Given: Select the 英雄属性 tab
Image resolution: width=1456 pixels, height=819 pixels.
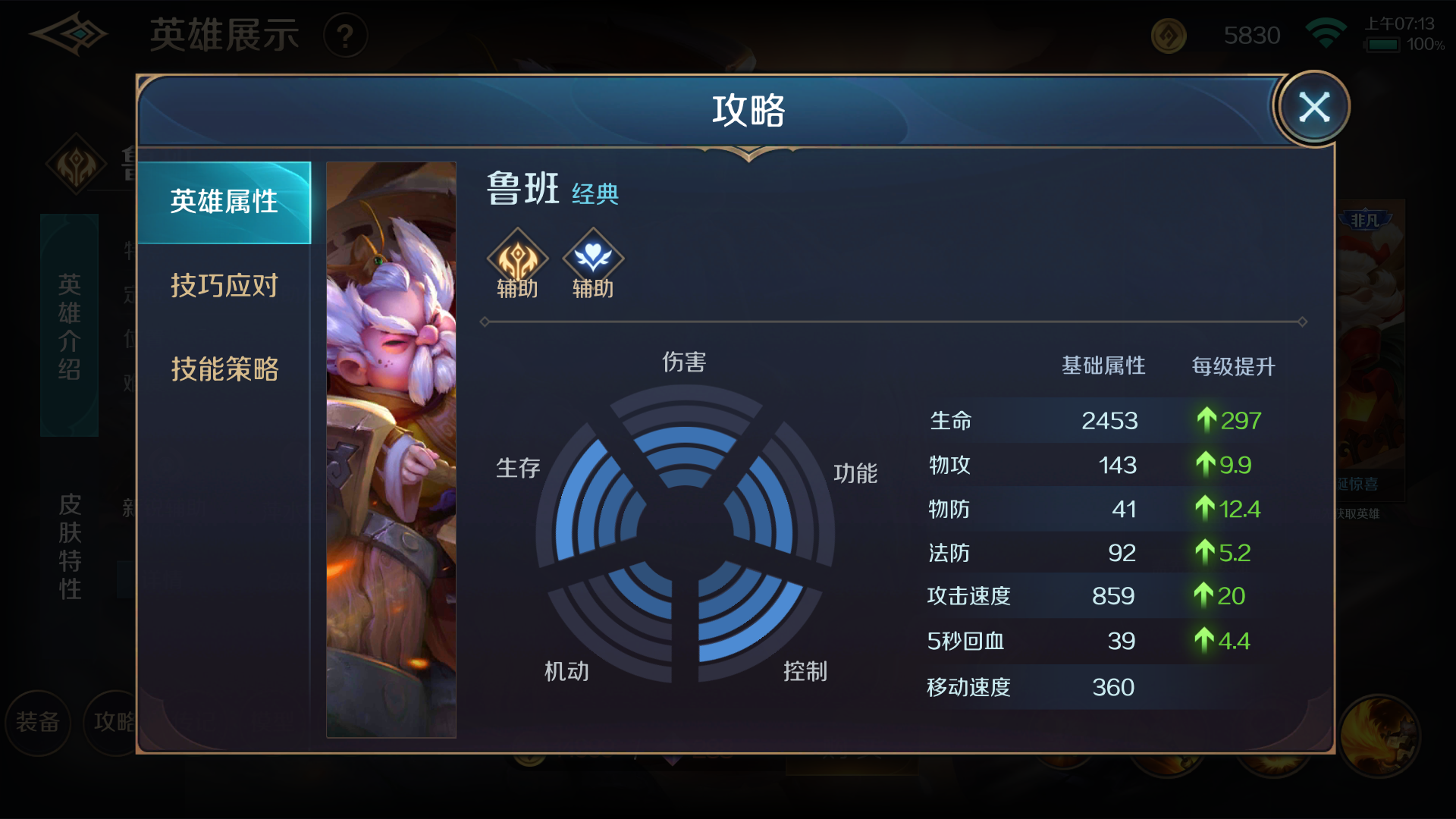Looking at the screenshot, I should [x=224, y=202].
